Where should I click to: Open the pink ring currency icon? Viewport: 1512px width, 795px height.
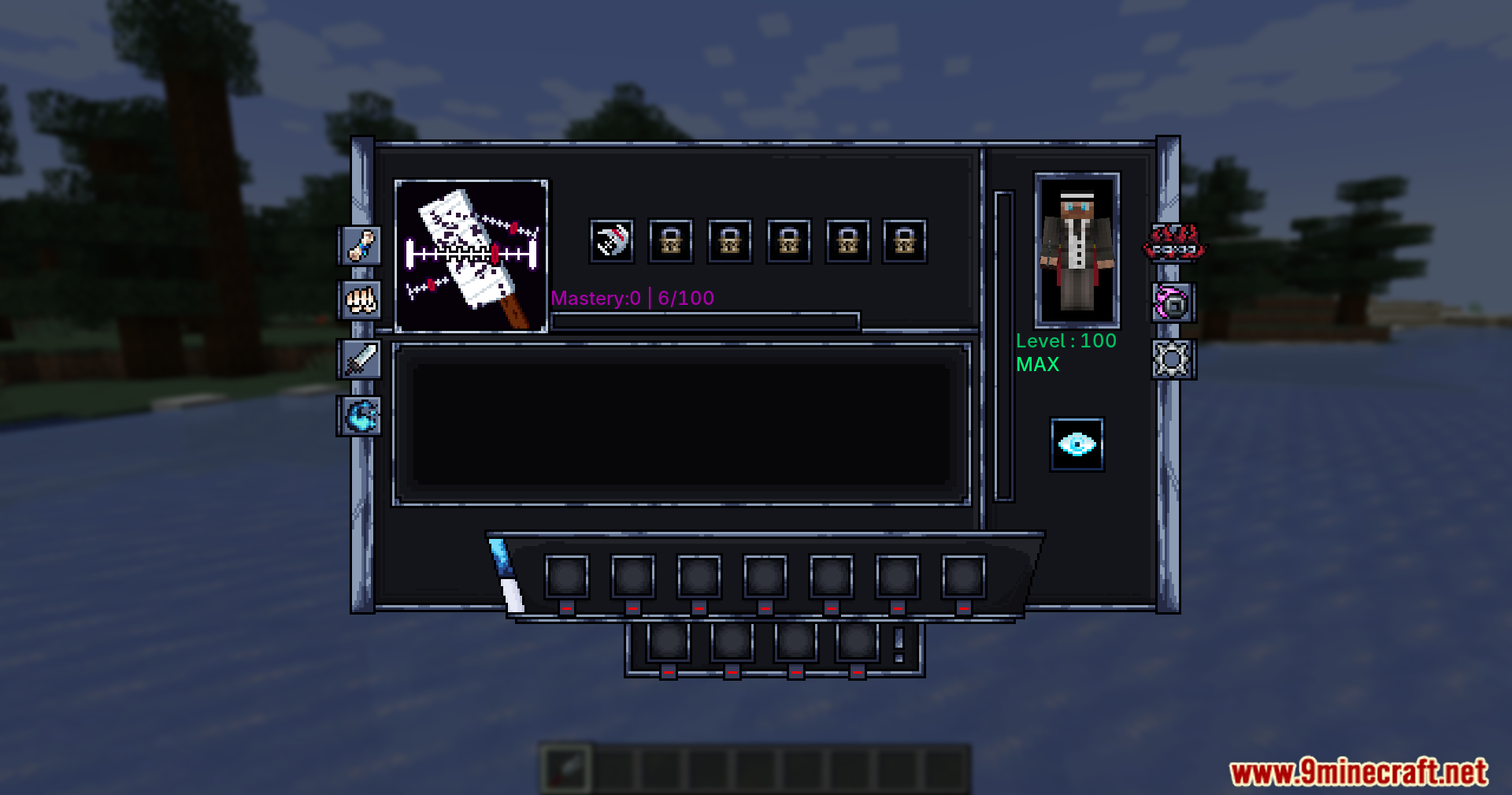pyautogui.click(x=1173, y=303)
